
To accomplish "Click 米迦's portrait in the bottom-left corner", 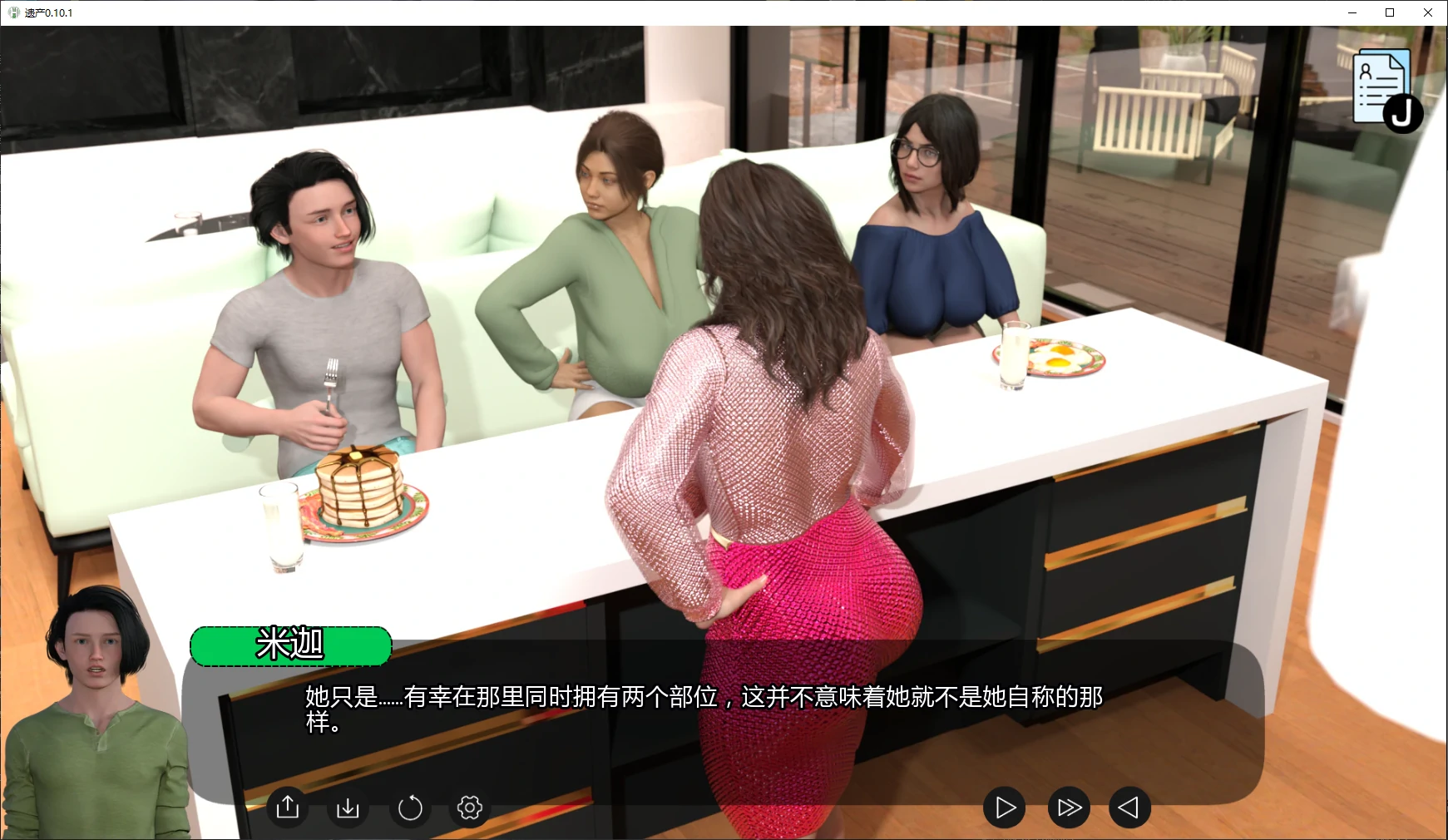I will click(96, 707).
